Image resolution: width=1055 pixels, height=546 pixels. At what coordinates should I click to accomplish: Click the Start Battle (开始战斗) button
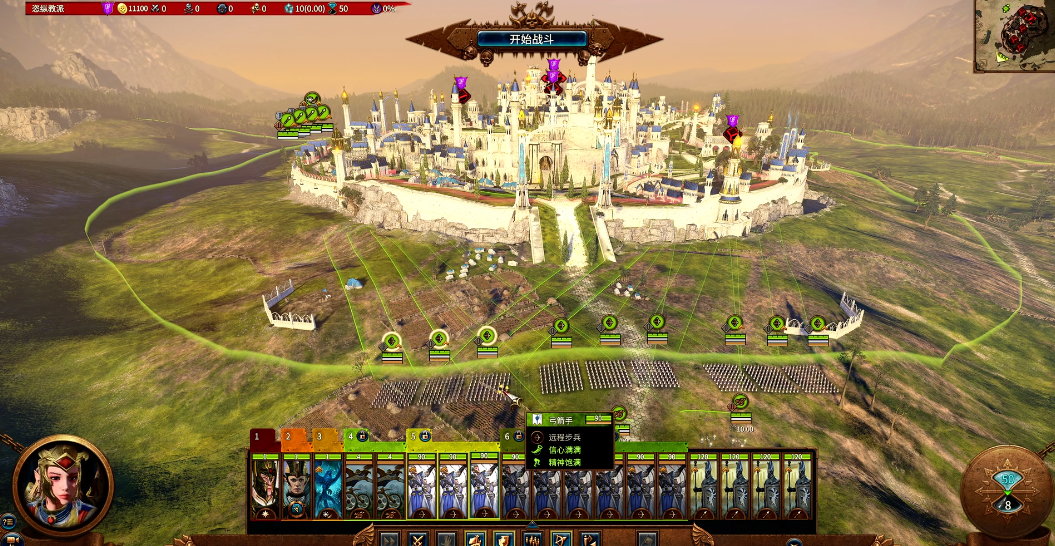[x=531, y=39]
